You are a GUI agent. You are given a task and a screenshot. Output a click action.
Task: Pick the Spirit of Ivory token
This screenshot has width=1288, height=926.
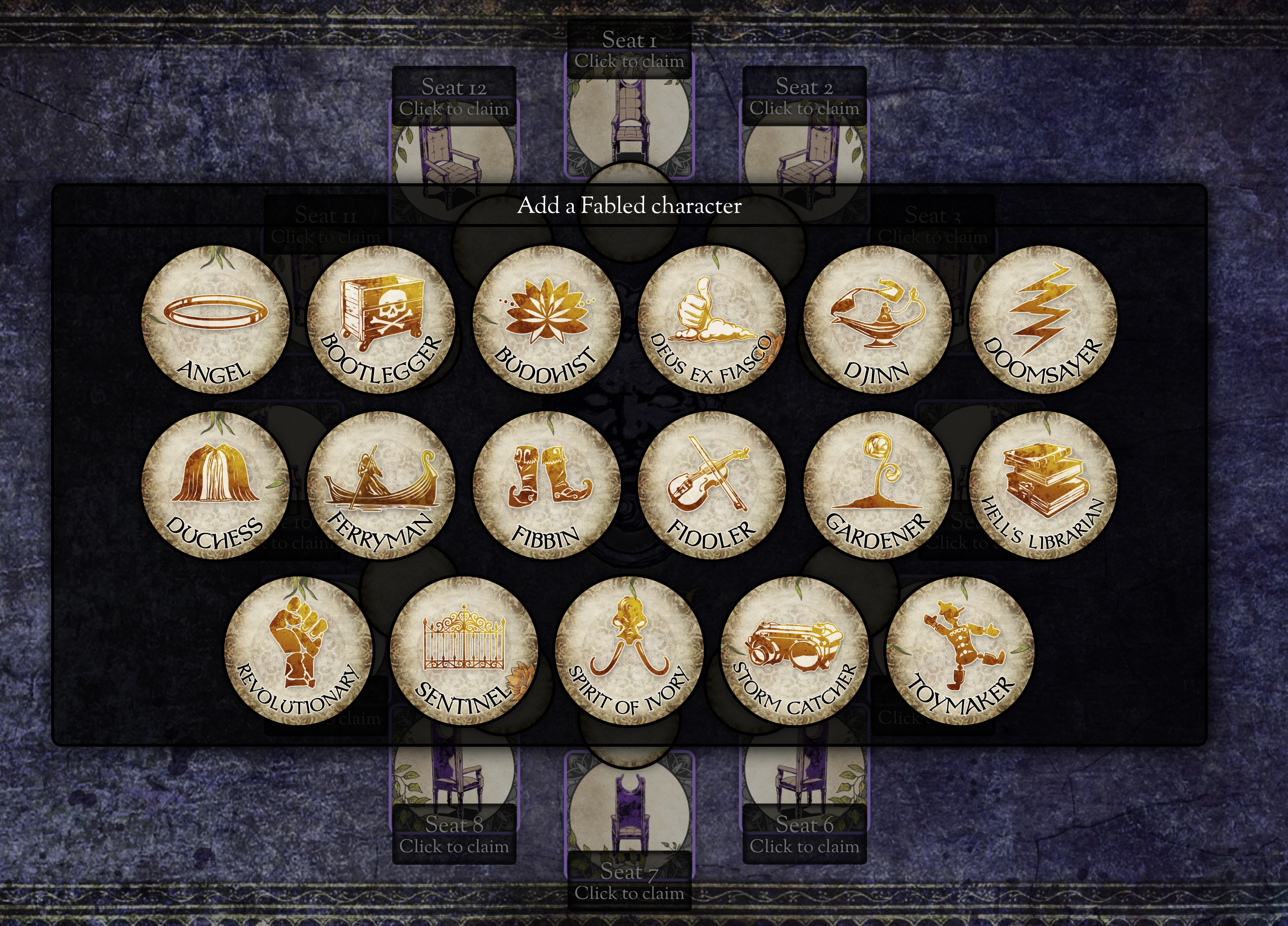[629, 650]
